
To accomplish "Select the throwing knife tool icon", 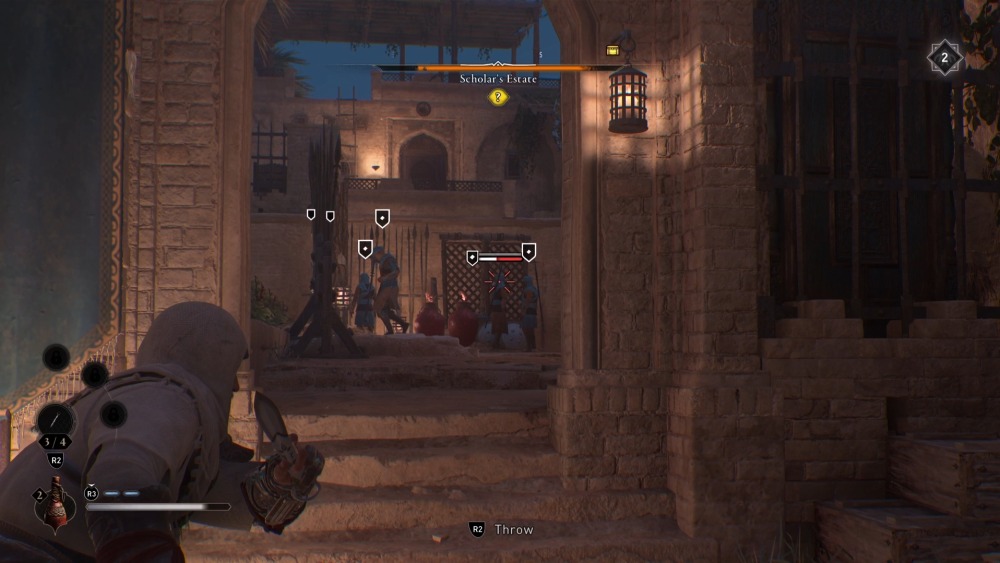I will click(56, 421).
